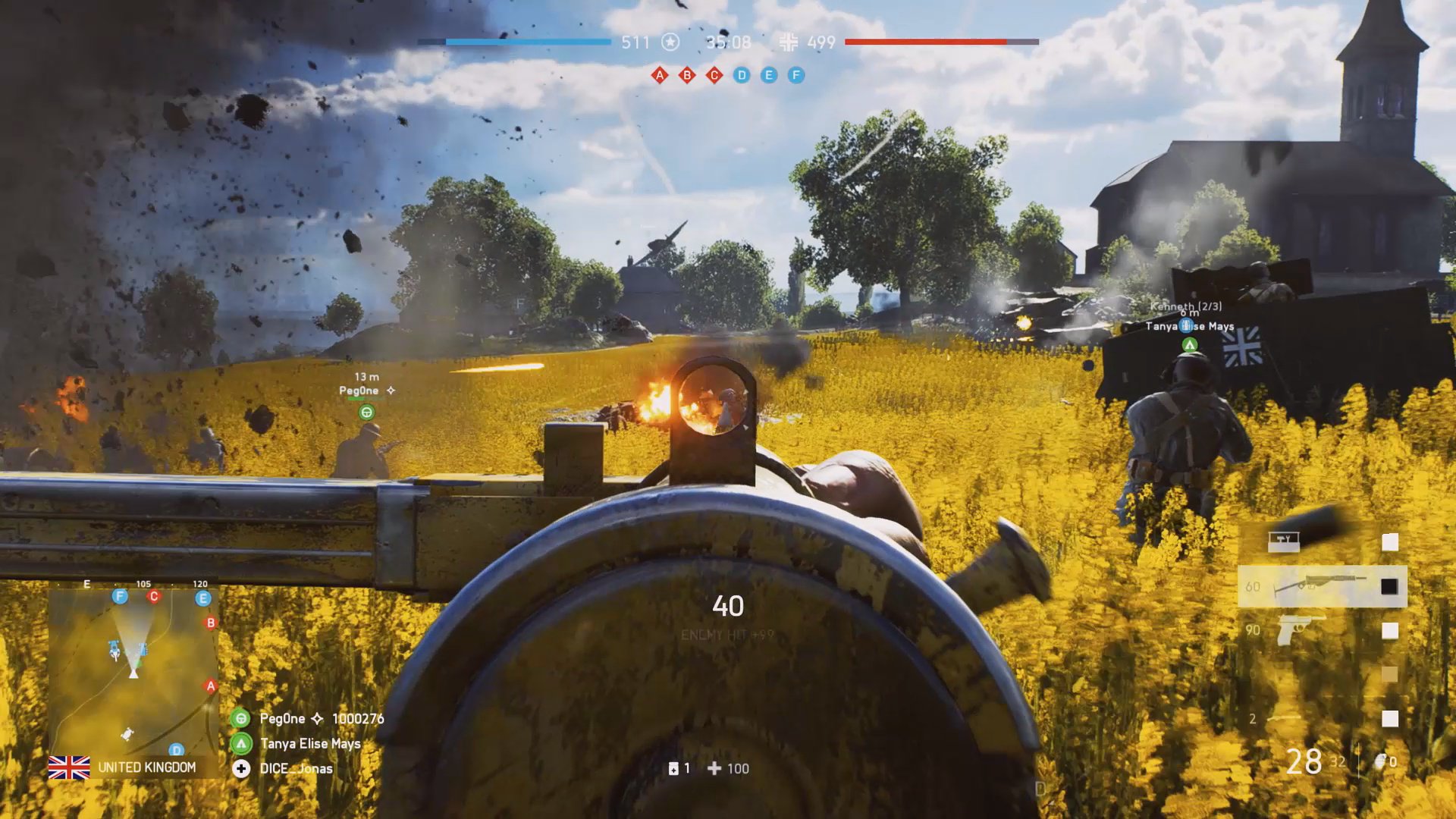Select objective E in the capture-point row
The image size is (1456, 819).
click(x=769, y=75)
